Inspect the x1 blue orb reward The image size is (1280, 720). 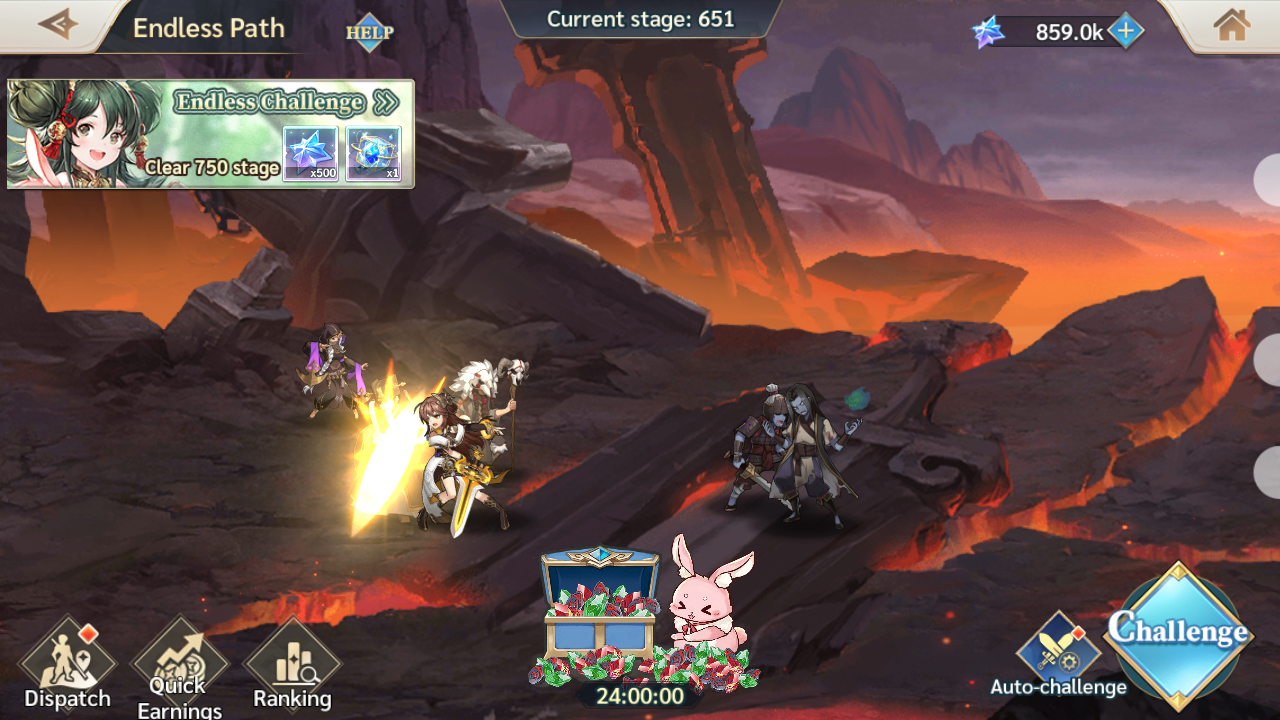(374, 154)
